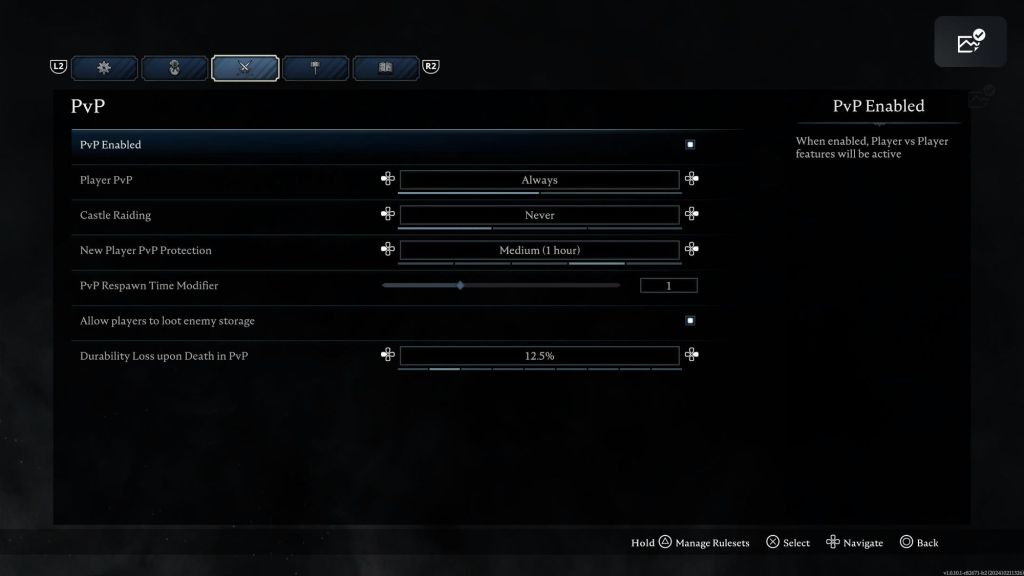
Task: Switch to the open book tab
Action: pyautogui.click(x=386, y=68)
